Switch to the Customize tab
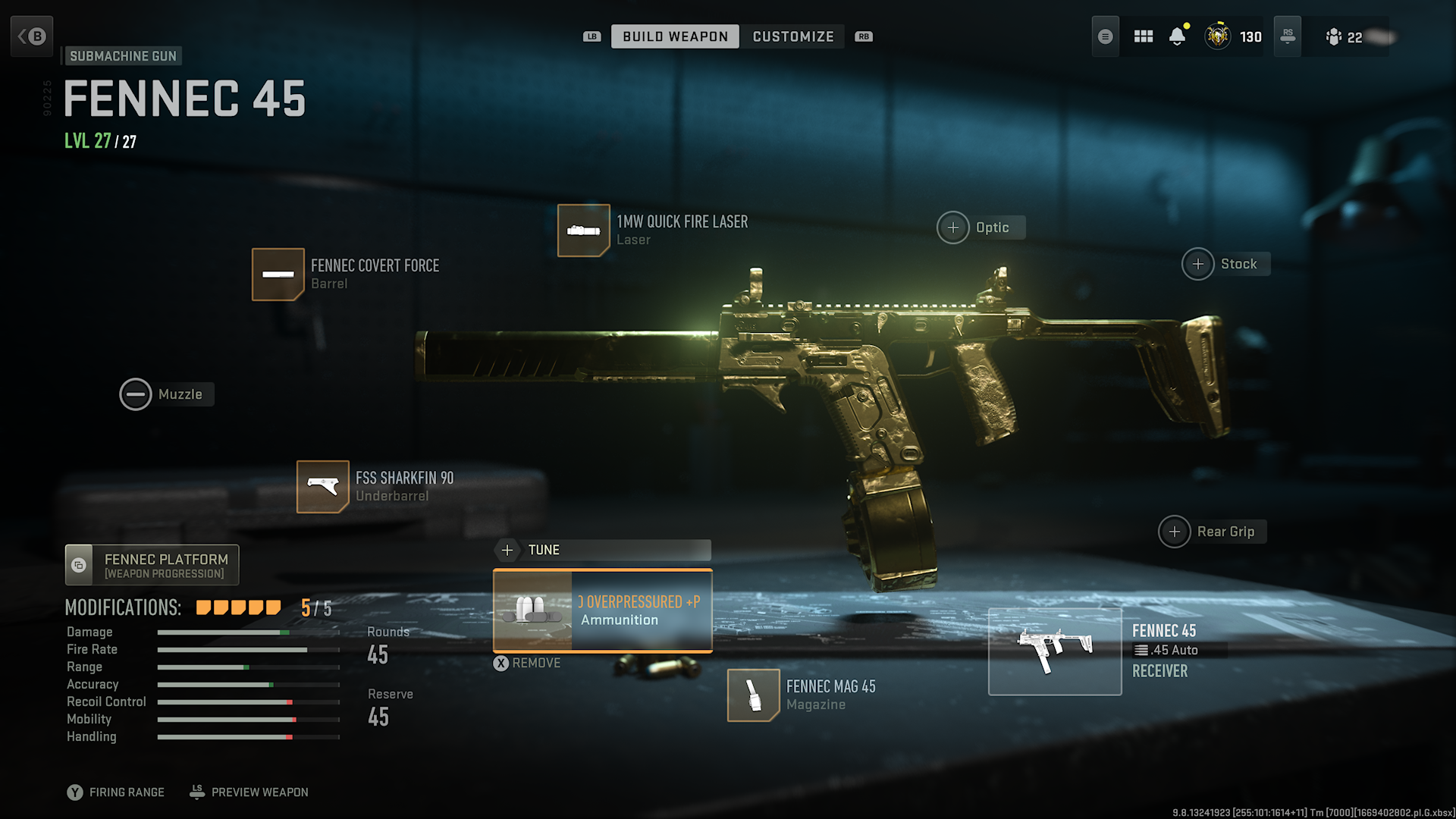The height and width of the screenshot is (819, 1456). [x=792, y=36]
